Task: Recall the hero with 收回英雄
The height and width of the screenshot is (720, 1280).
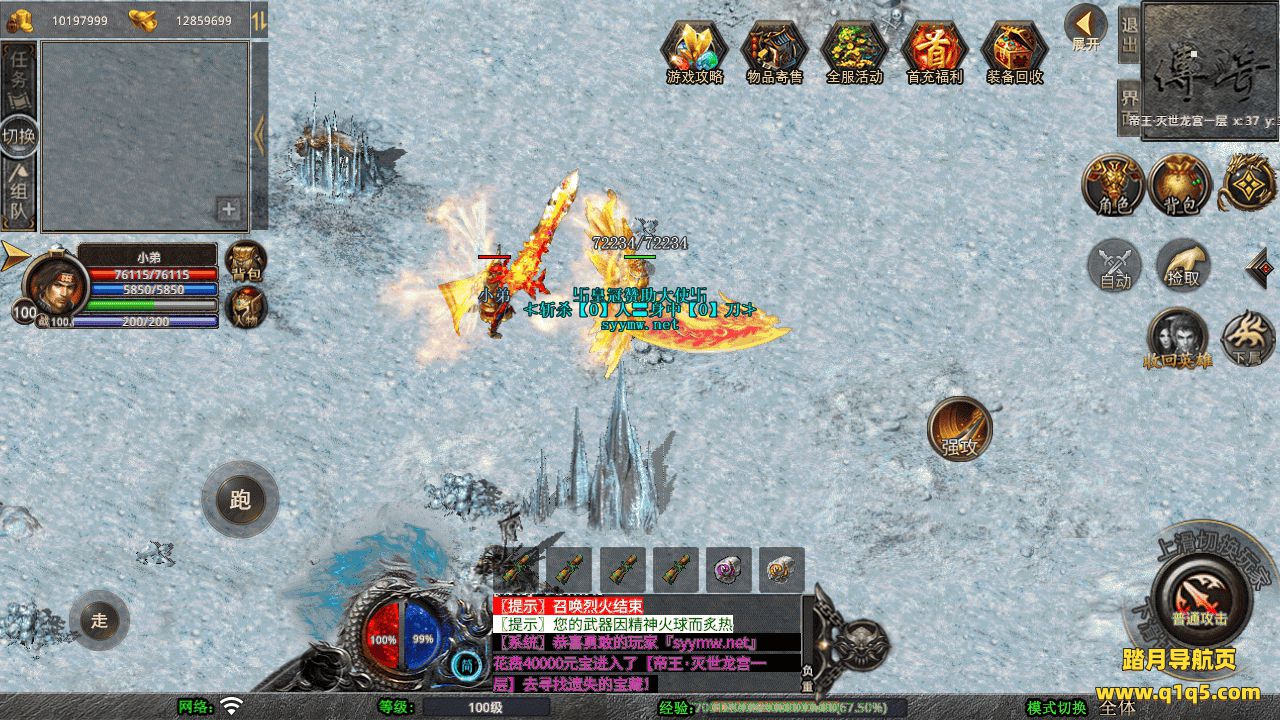Action: tap(1177, 338)
